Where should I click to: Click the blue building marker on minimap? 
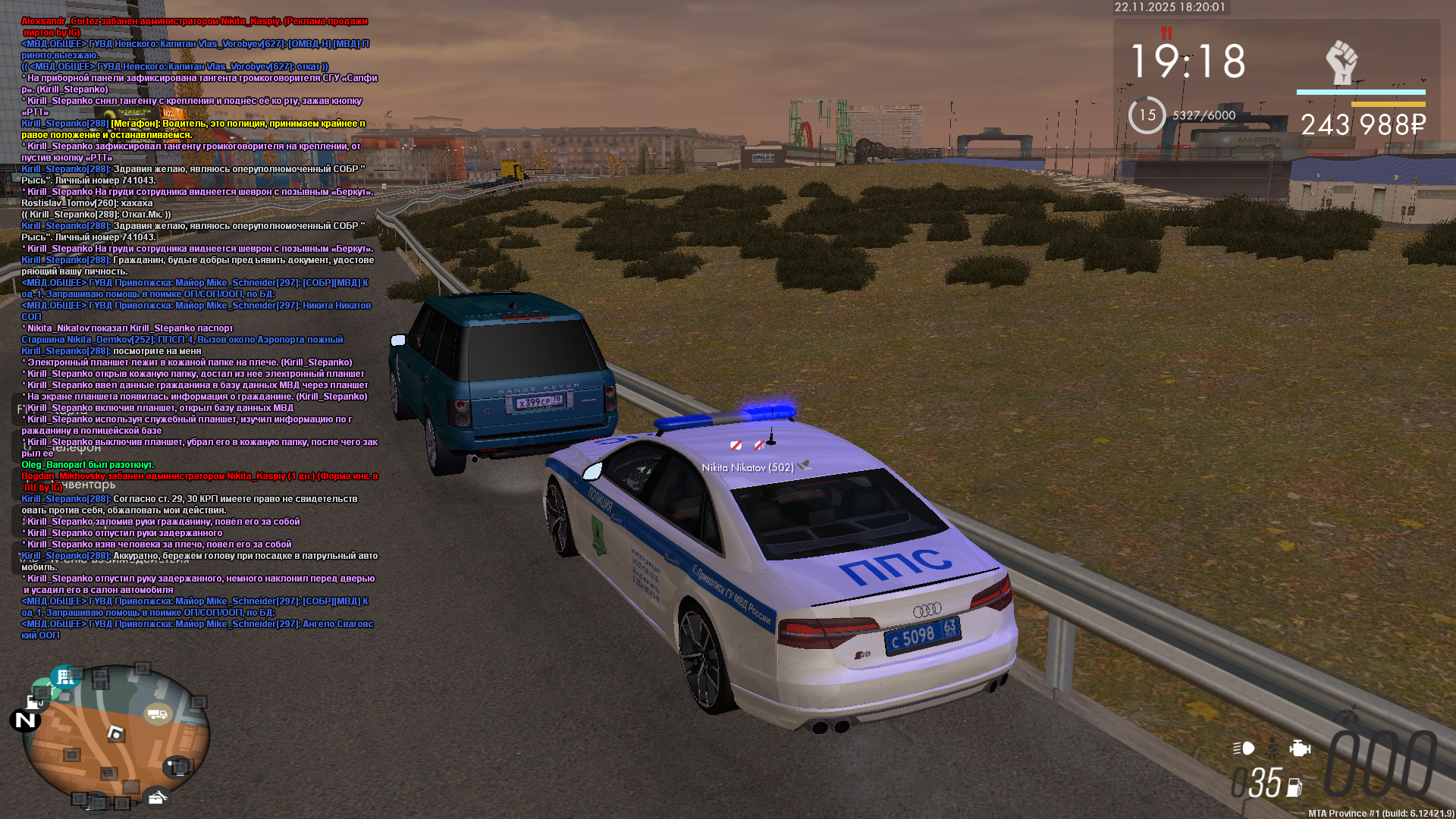pos(65,676)
